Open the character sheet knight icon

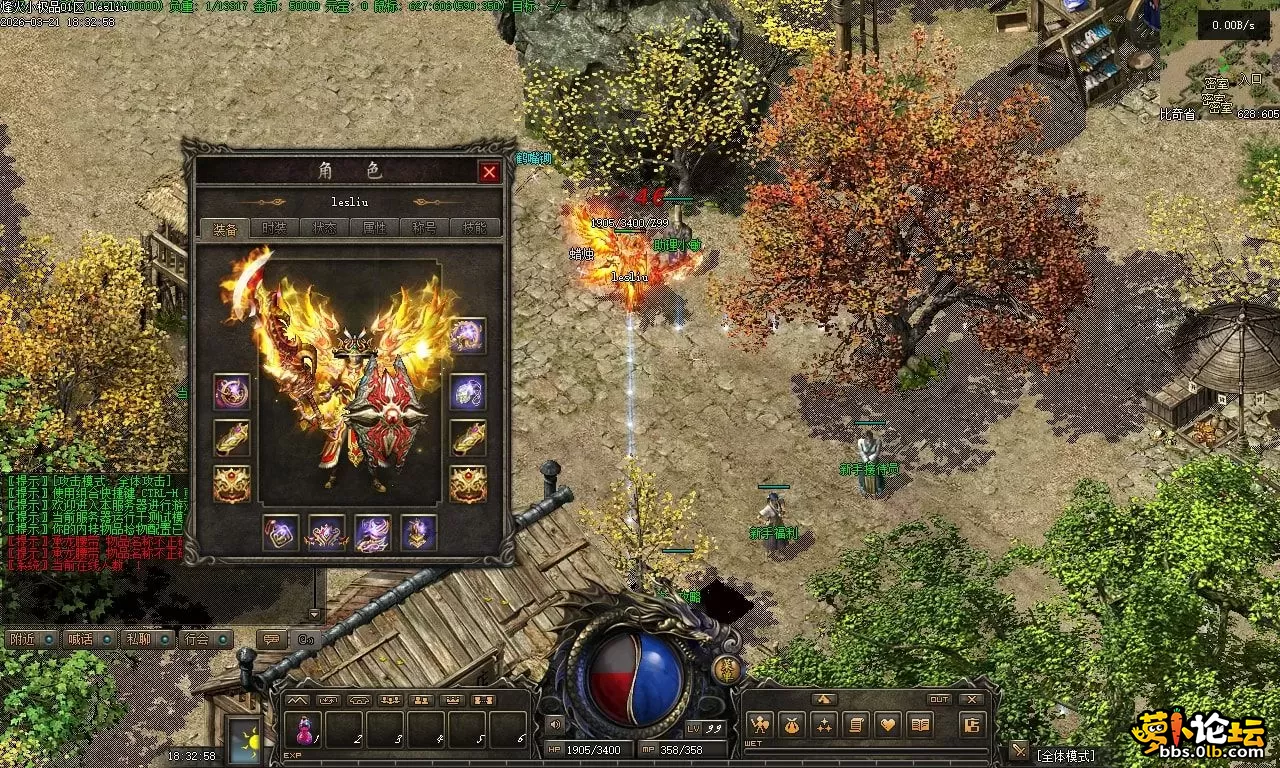pos(760,724)
